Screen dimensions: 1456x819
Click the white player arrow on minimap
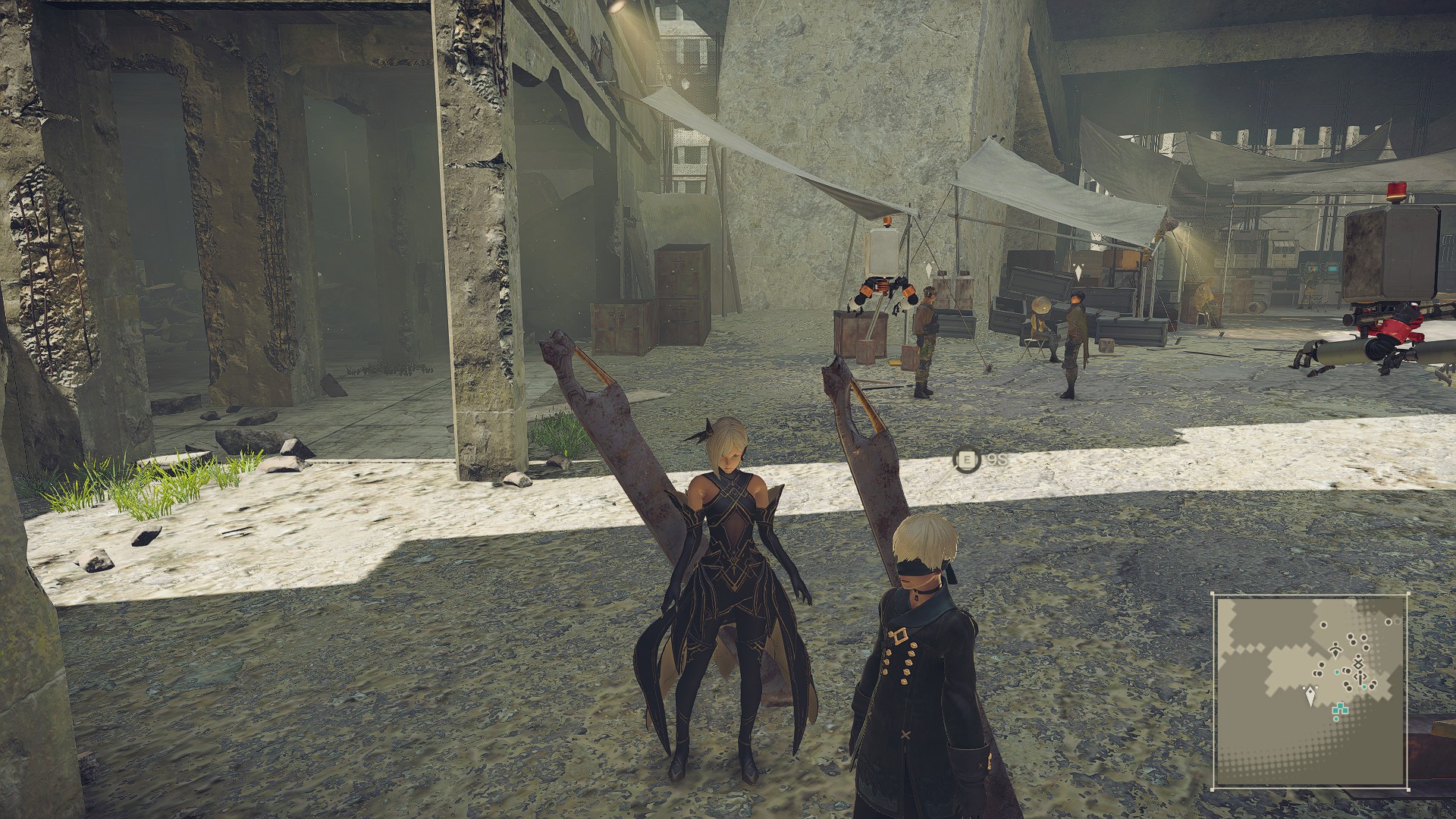(x=1311, y=694)
